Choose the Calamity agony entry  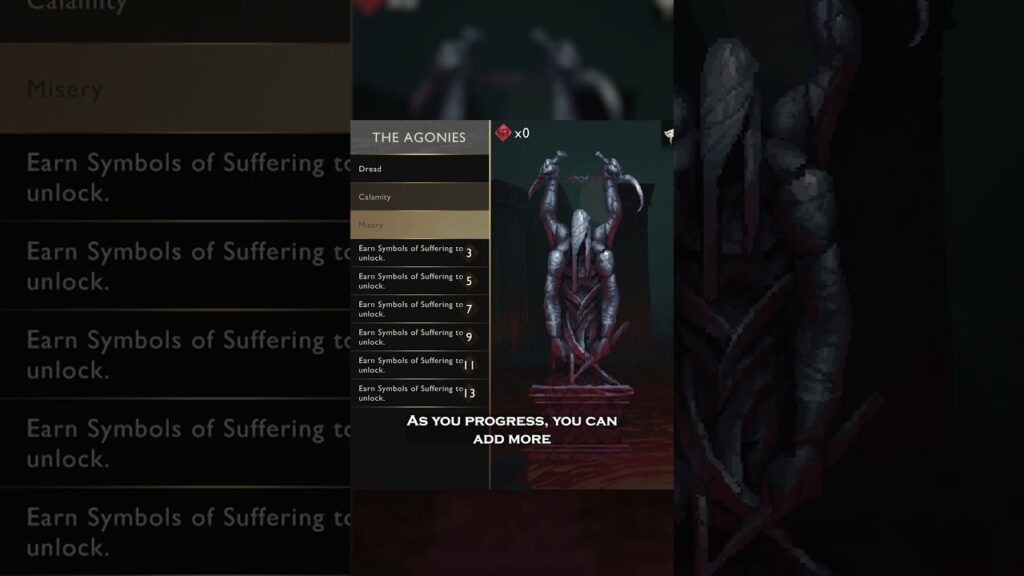(x=419, y=197)
